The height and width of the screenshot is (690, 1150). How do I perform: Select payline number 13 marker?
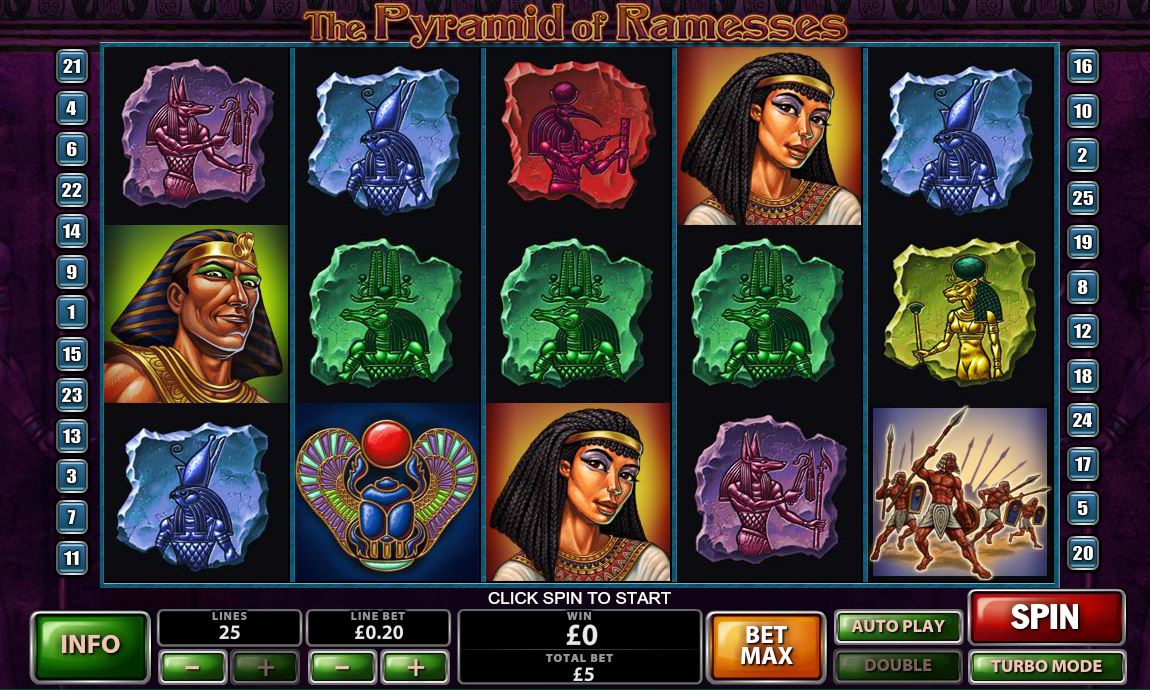coord(72,435)
